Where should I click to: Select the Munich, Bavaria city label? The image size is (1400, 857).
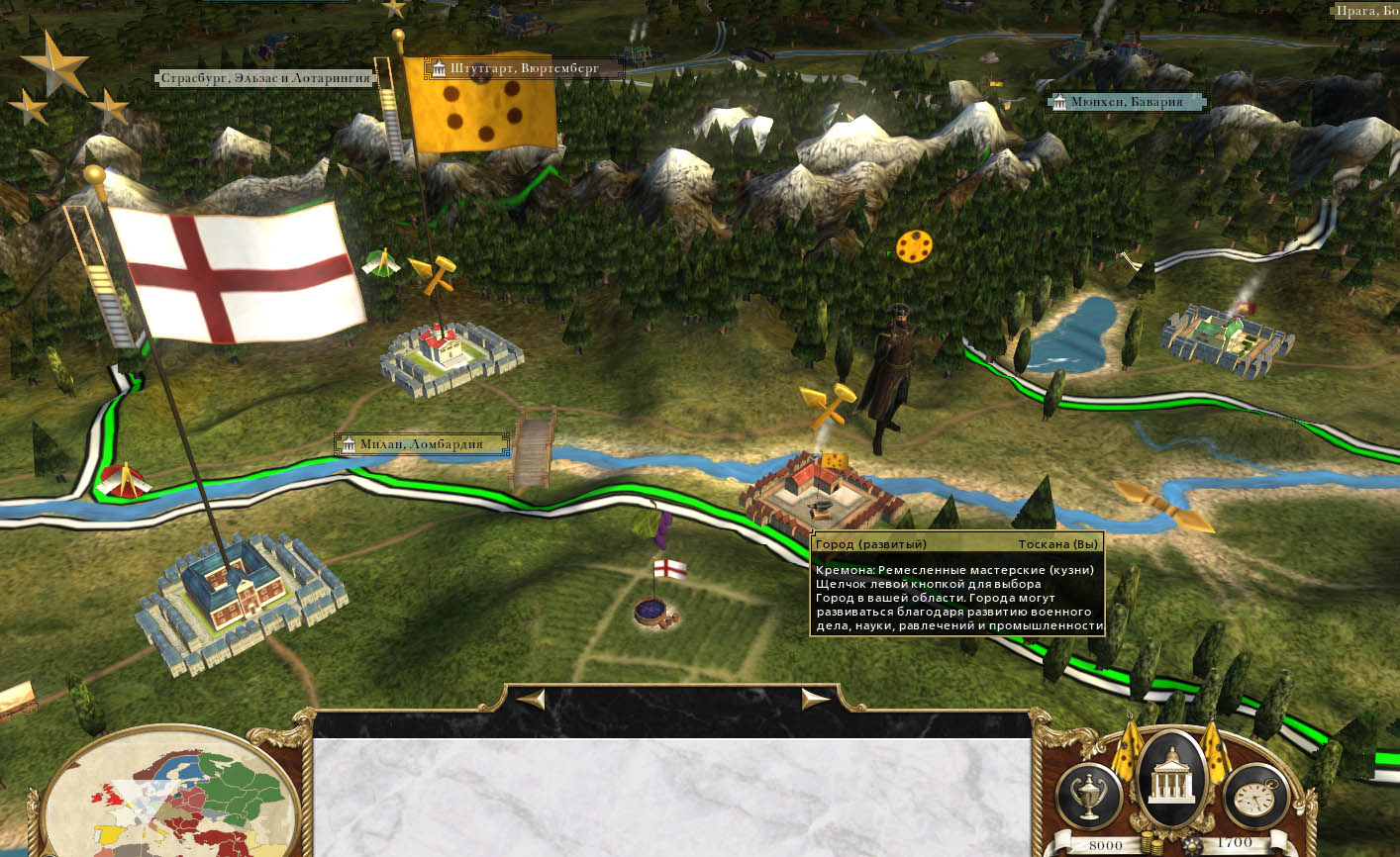1126,102
